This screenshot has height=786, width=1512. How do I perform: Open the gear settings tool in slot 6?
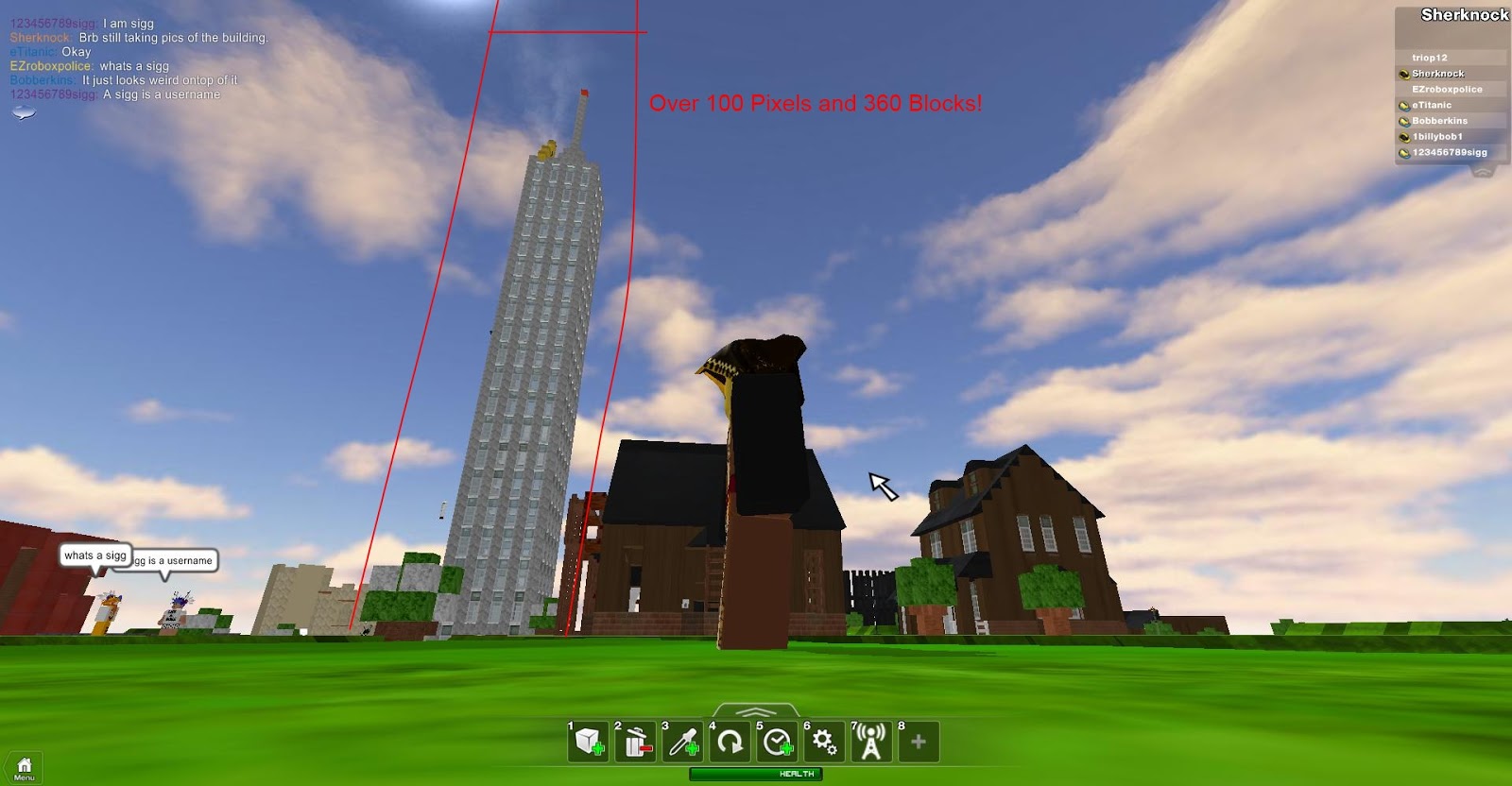tap(822, 743)
